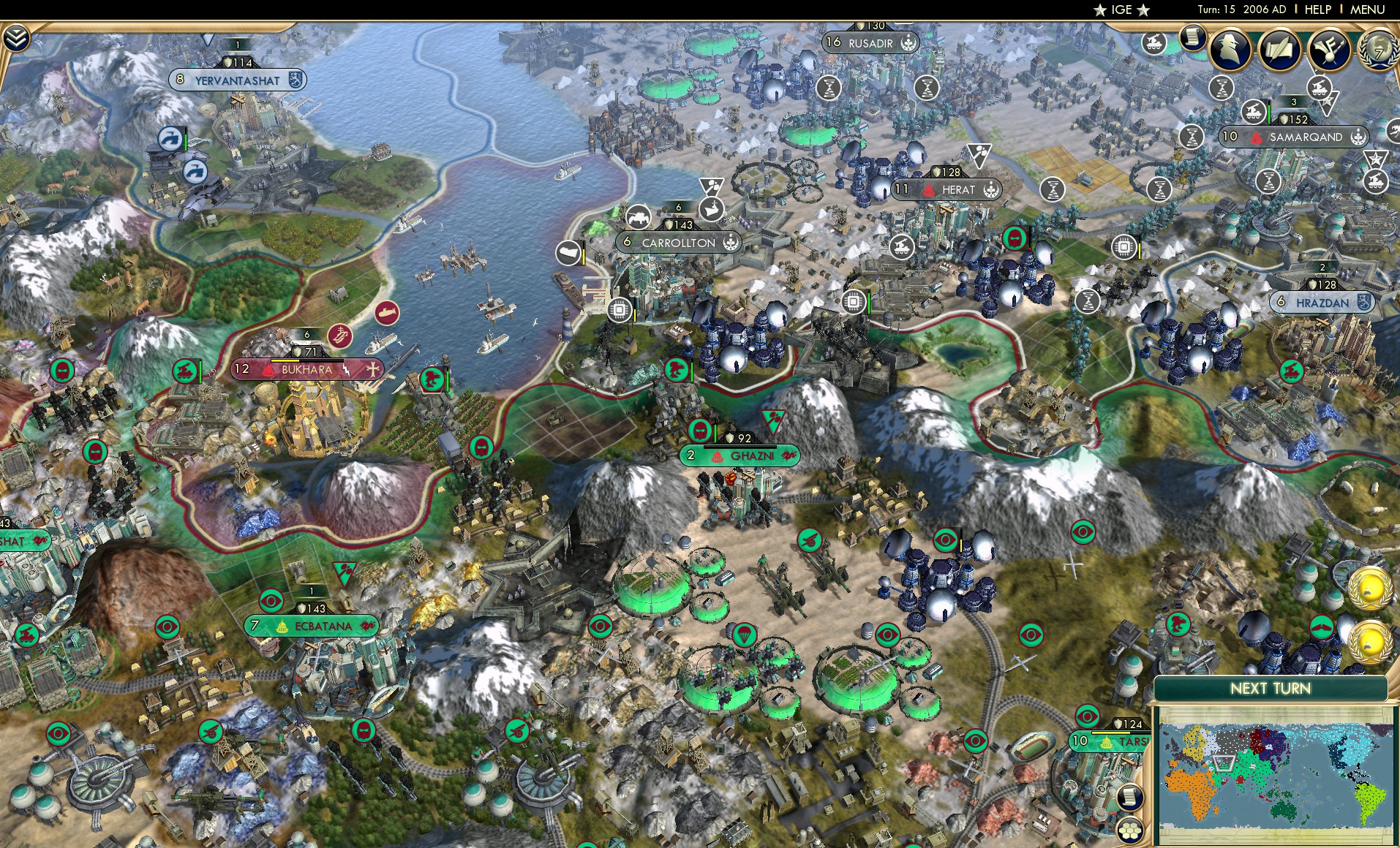Click the hexagram icon right of Rusadir's name

click(x=907, y=43)
